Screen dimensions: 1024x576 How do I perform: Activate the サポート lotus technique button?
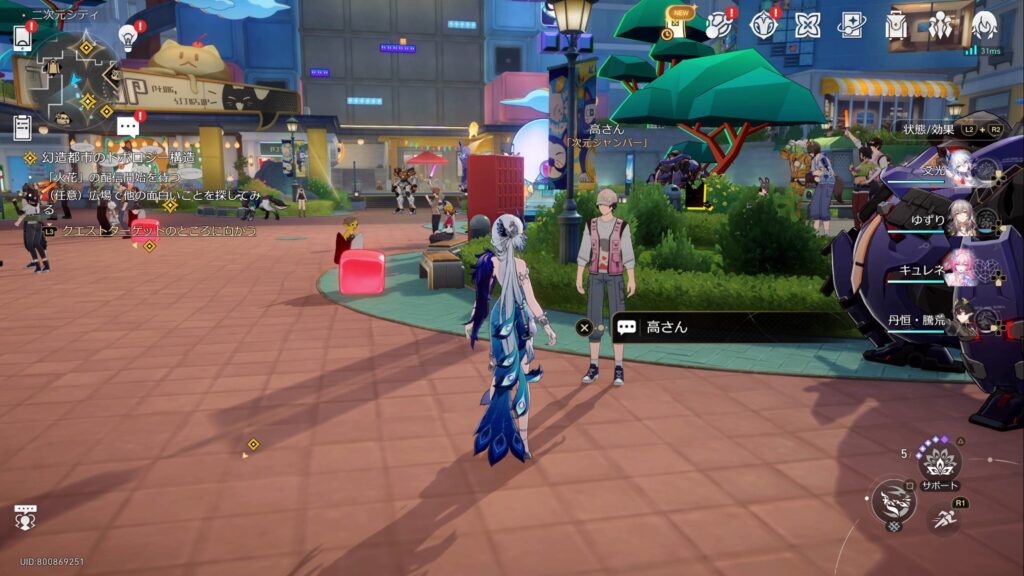tap(940, 461)
